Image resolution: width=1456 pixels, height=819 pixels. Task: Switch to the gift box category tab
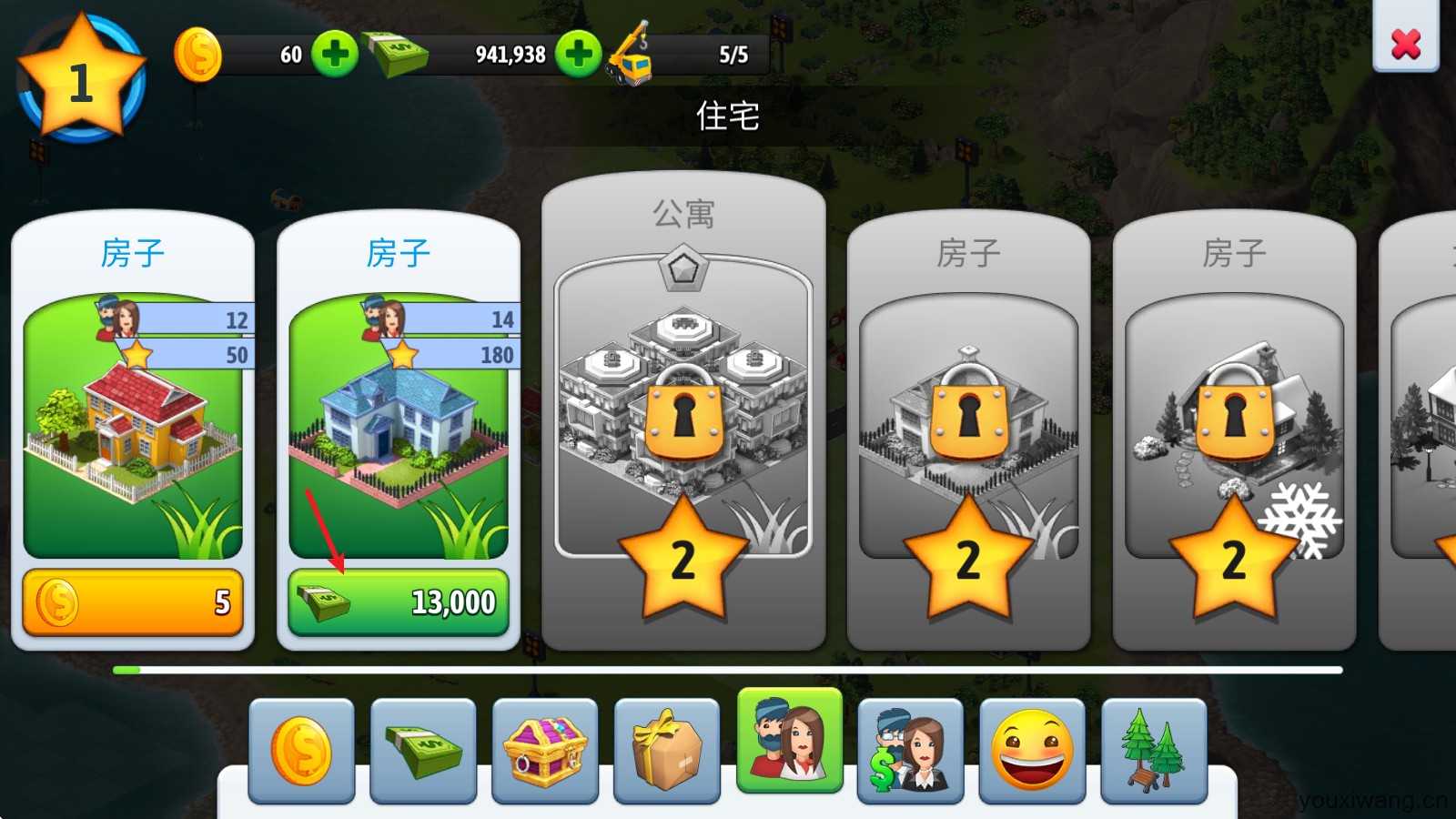tap(667, 751)
